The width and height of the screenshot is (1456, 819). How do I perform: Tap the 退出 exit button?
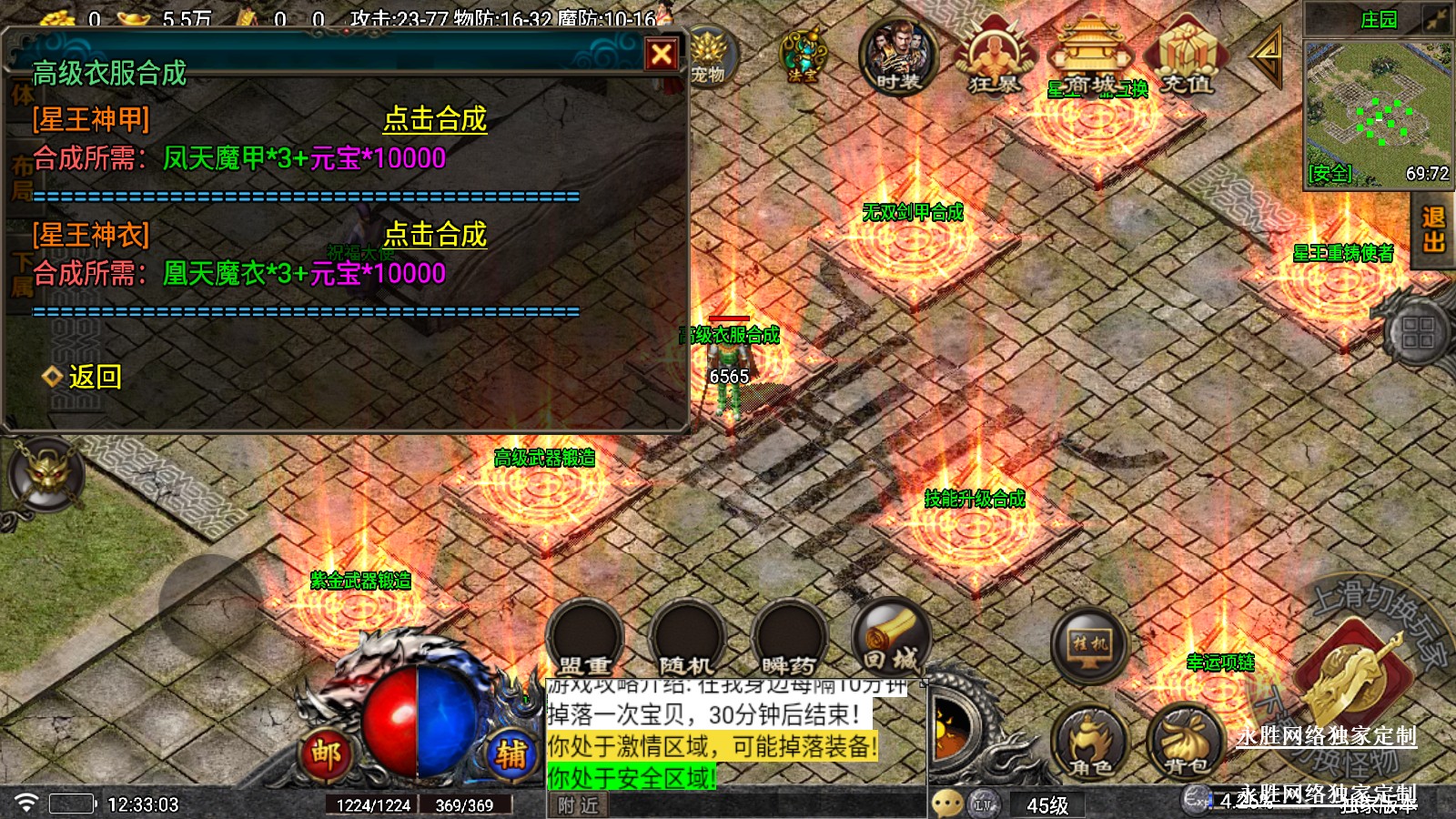tap(1433, 230)
